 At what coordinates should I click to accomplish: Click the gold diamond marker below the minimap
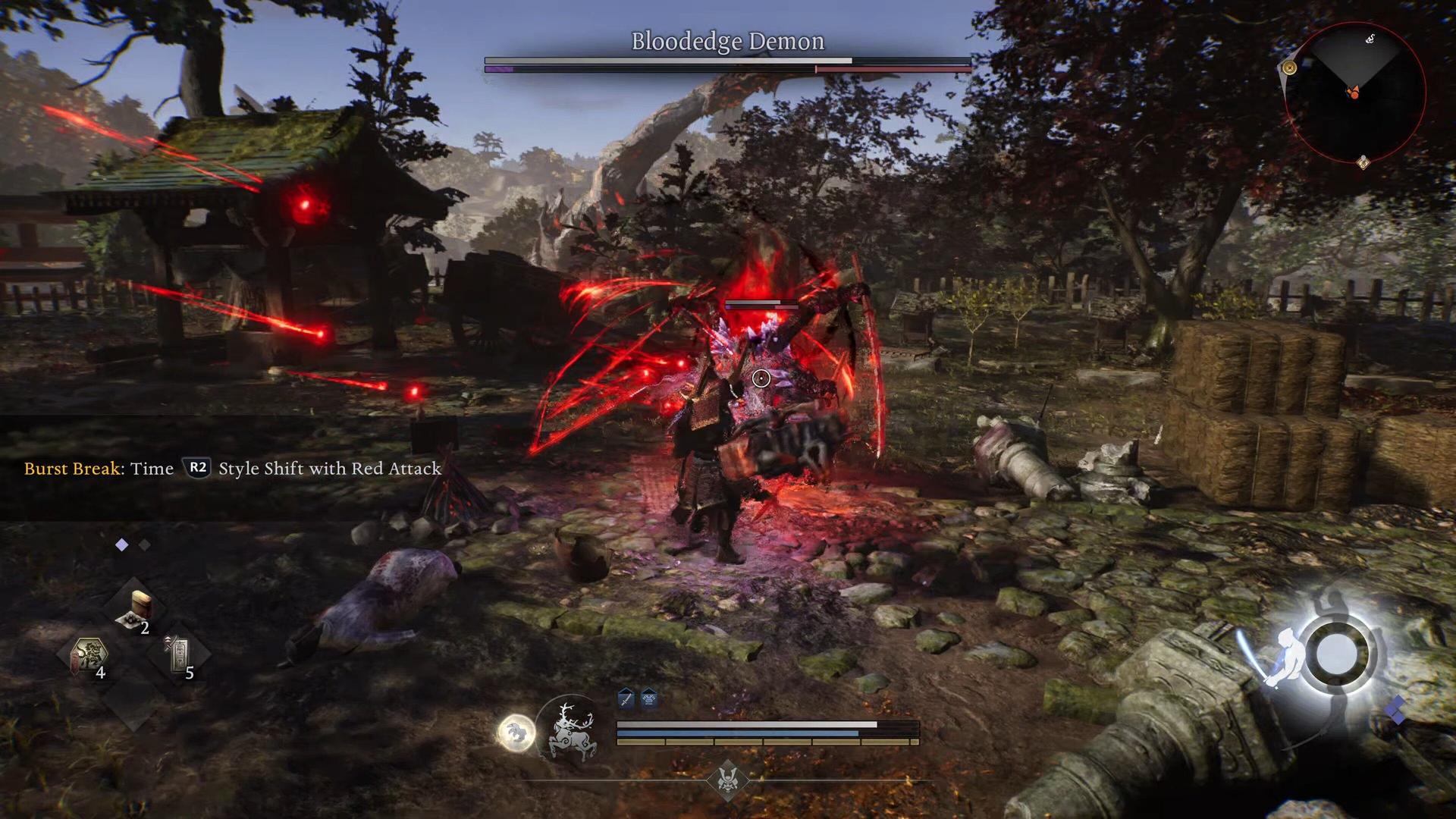pyautogui.click(x=1363, y=162)
